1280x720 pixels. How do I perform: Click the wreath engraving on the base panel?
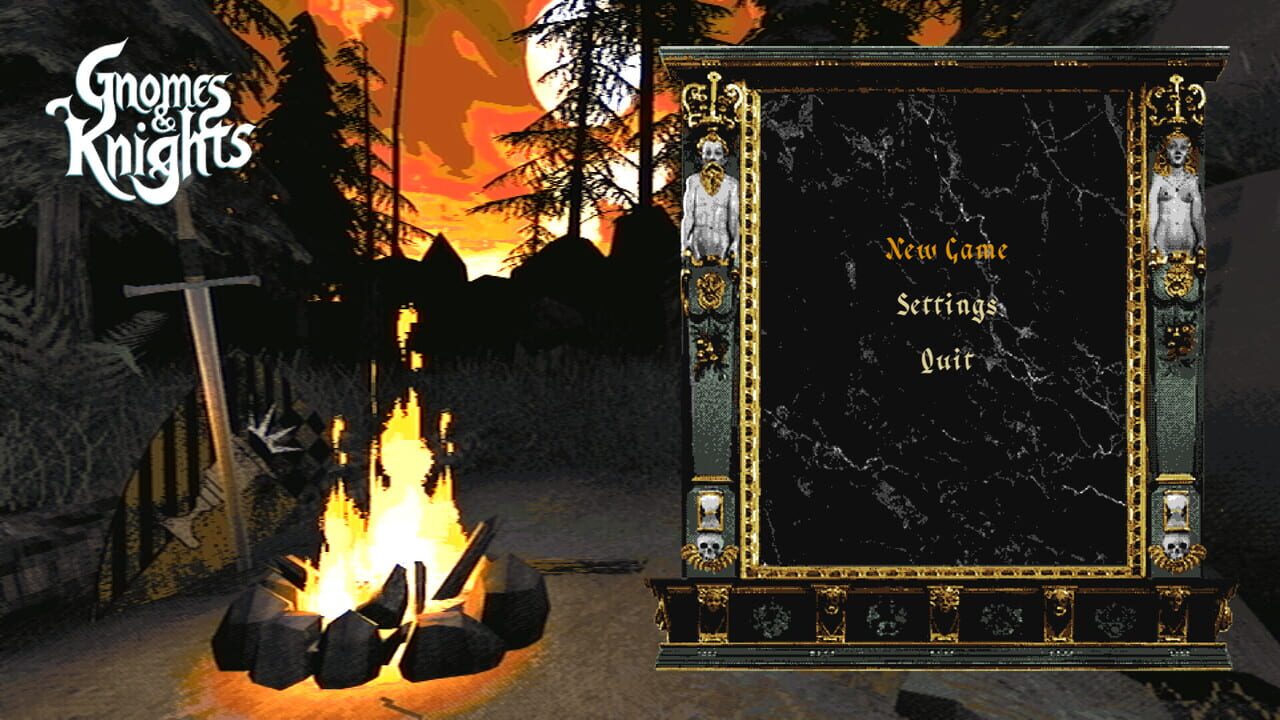771,615
